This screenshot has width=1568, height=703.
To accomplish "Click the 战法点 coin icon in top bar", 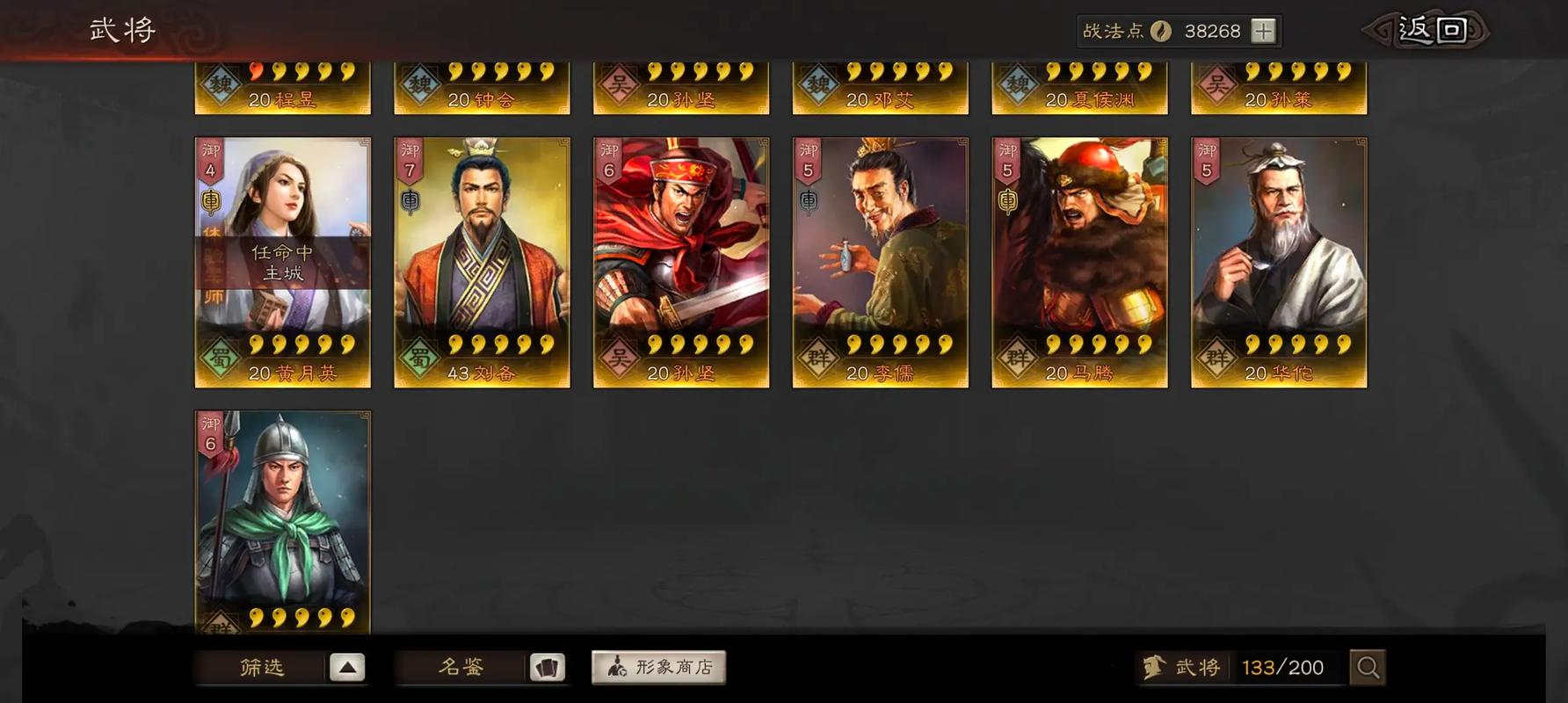I will (x=1162, y=31).
